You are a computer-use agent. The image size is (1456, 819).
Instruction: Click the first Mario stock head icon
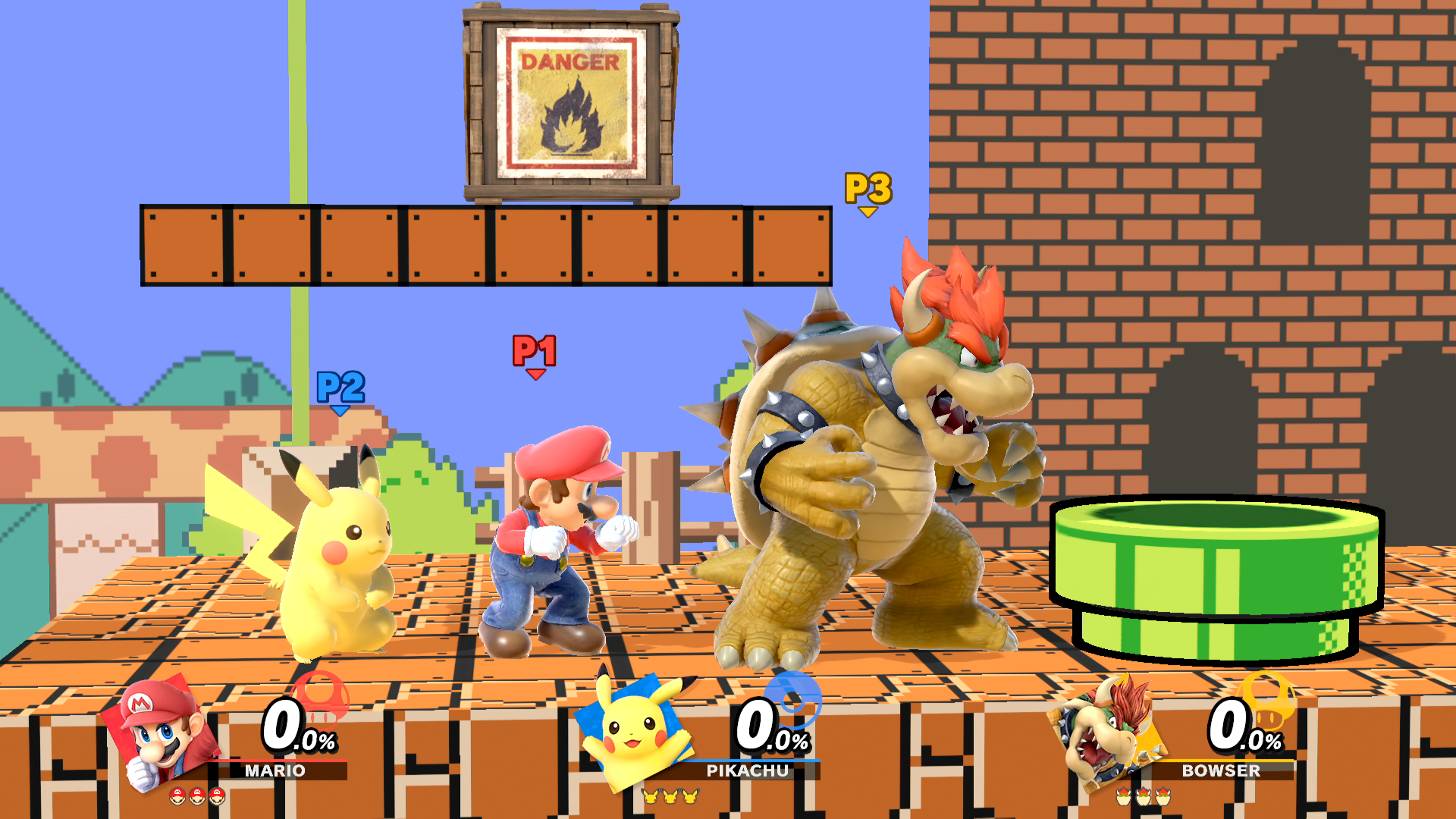pos(179,795)
